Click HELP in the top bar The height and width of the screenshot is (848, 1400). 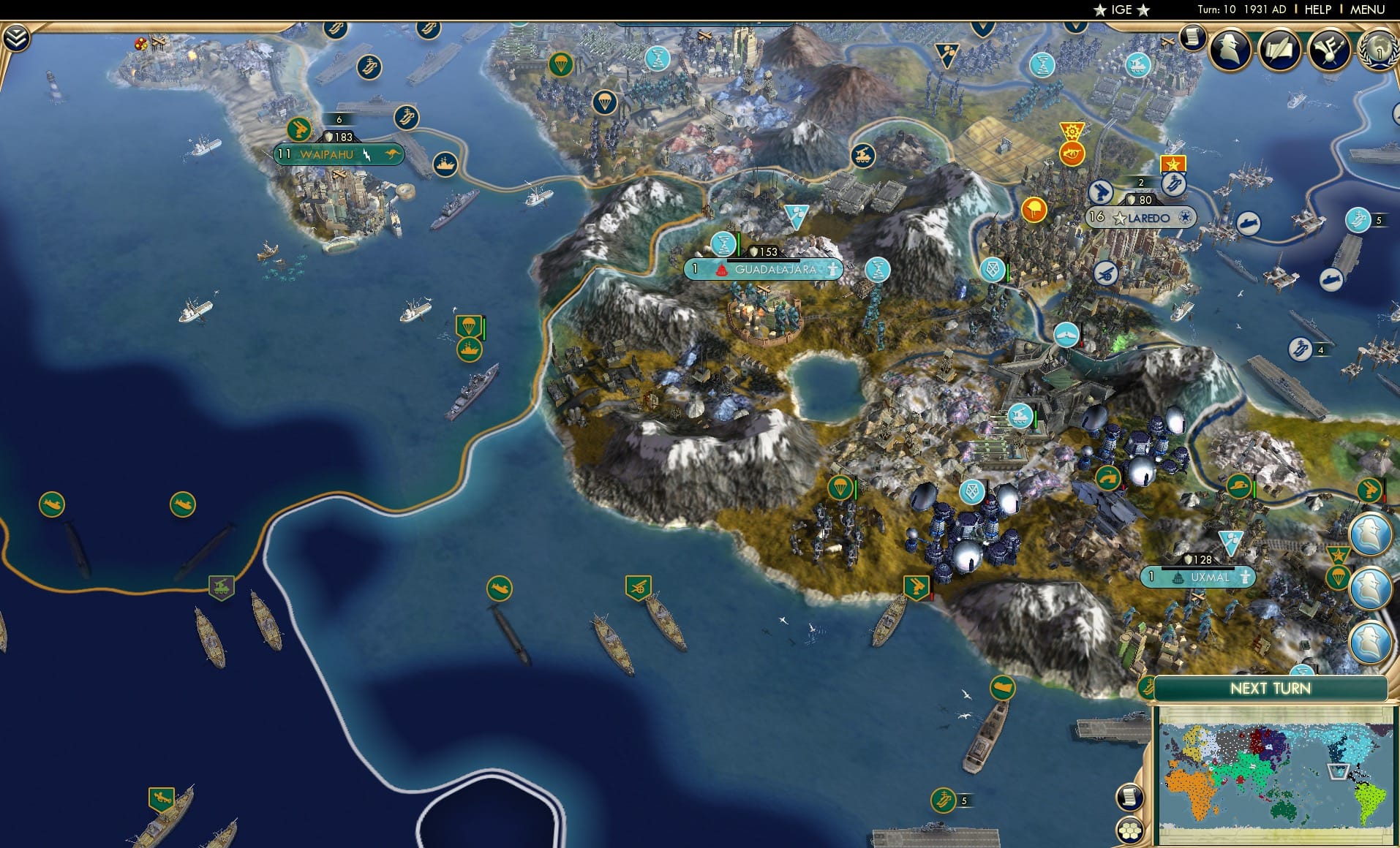pyautogui.click(x=1317, y=10)
